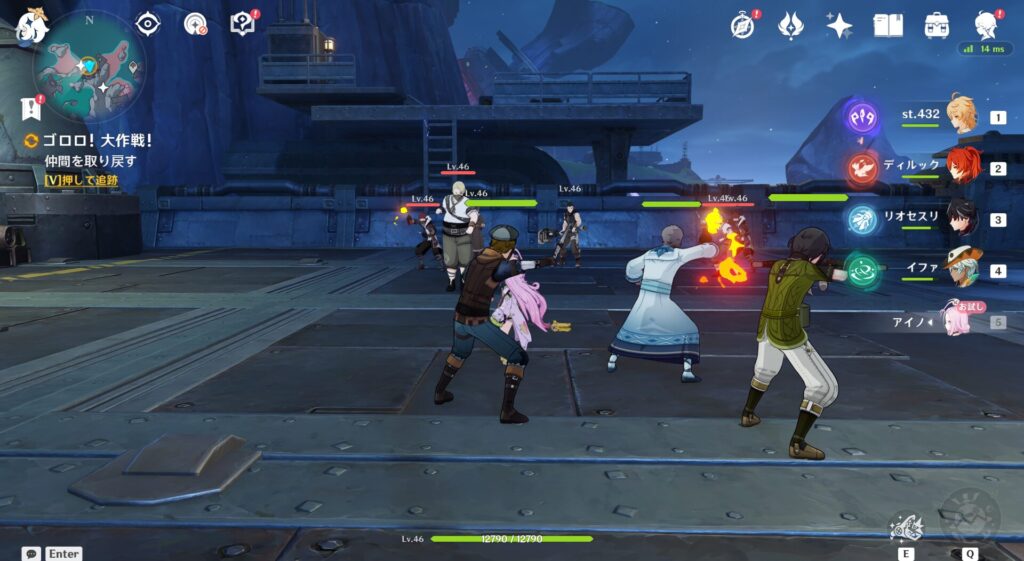Viewport: 1024px width, 561px height.
Task: Click the eye-shaped icon beside the minimap
Action: click(x=148, y=24)
